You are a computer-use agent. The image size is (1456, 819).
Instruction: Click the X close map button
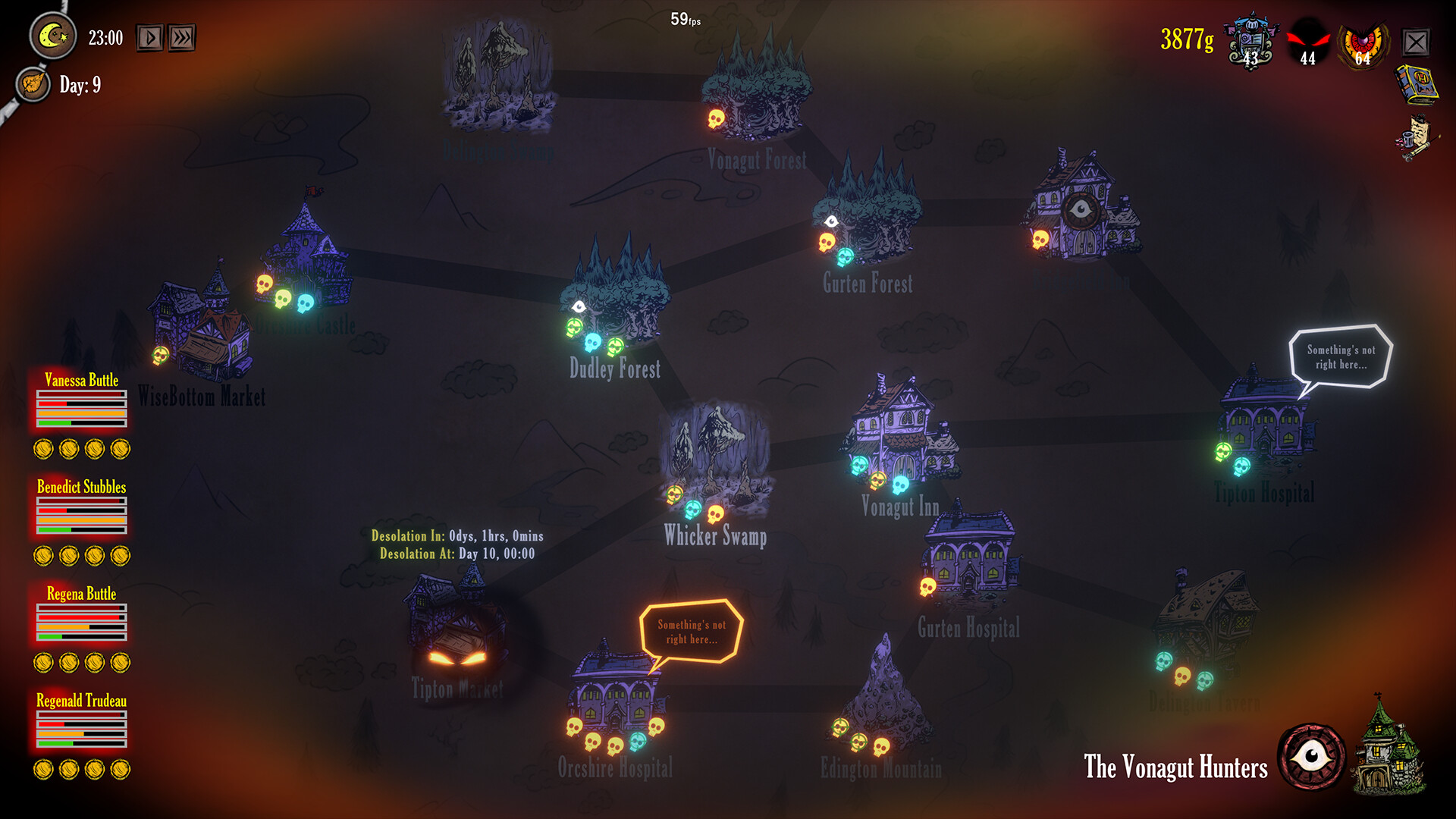[1417, 42]
